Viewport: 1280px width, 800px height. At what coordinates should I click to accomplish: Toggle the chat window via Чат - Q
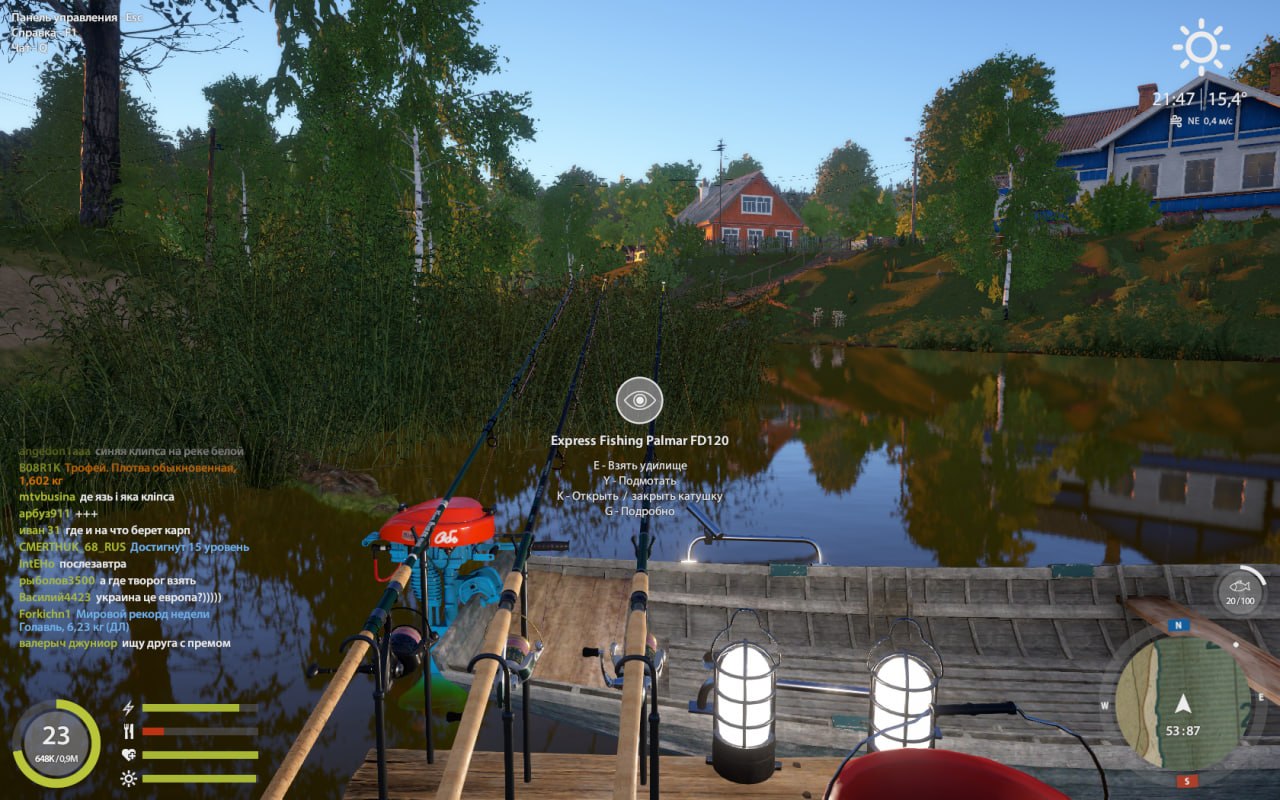pyautogui.click(x=28, y=45)
